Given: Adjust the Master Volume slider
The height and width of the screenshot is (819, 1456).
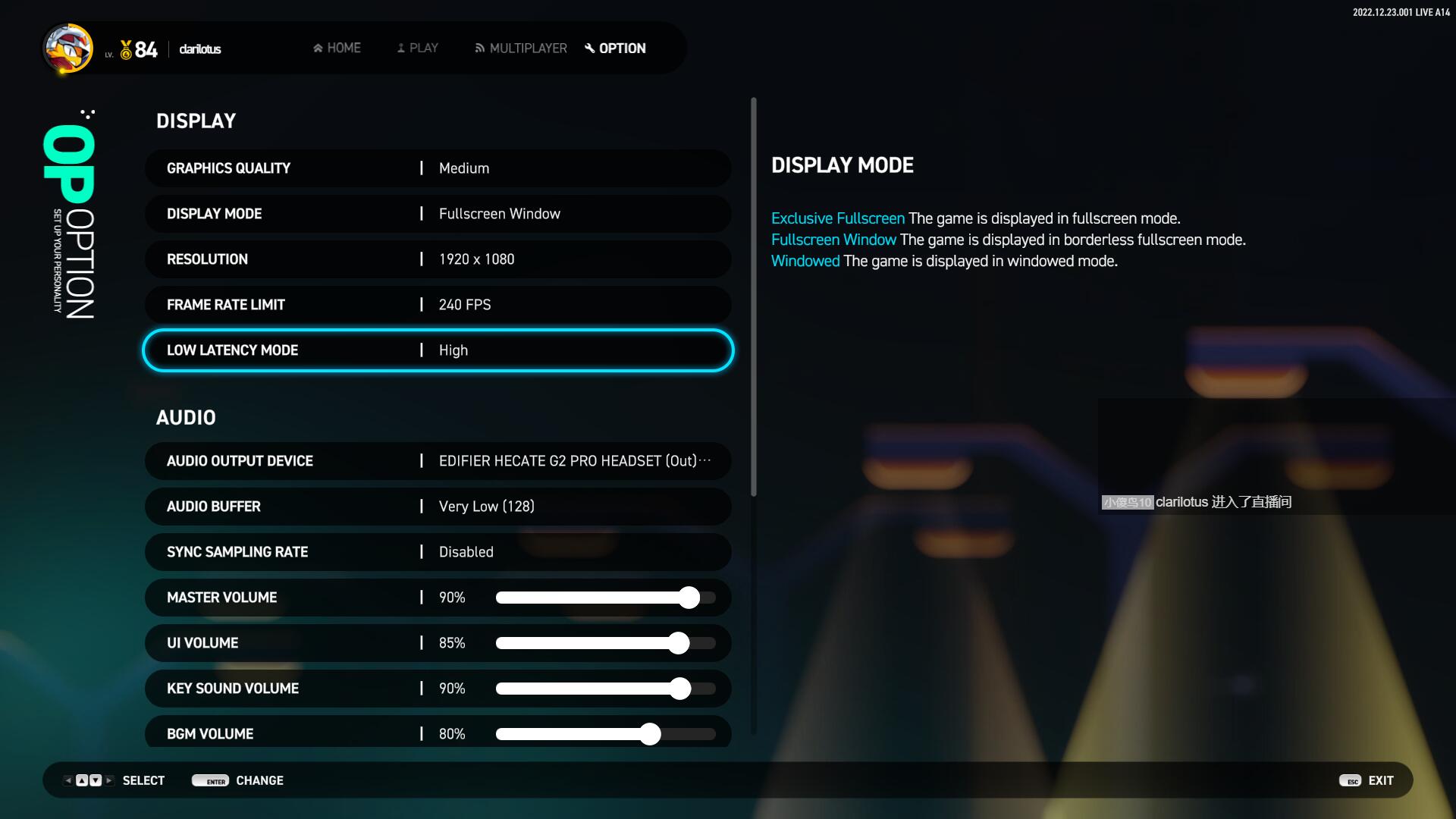Looking at the screenshot, I should pos(689,598).
